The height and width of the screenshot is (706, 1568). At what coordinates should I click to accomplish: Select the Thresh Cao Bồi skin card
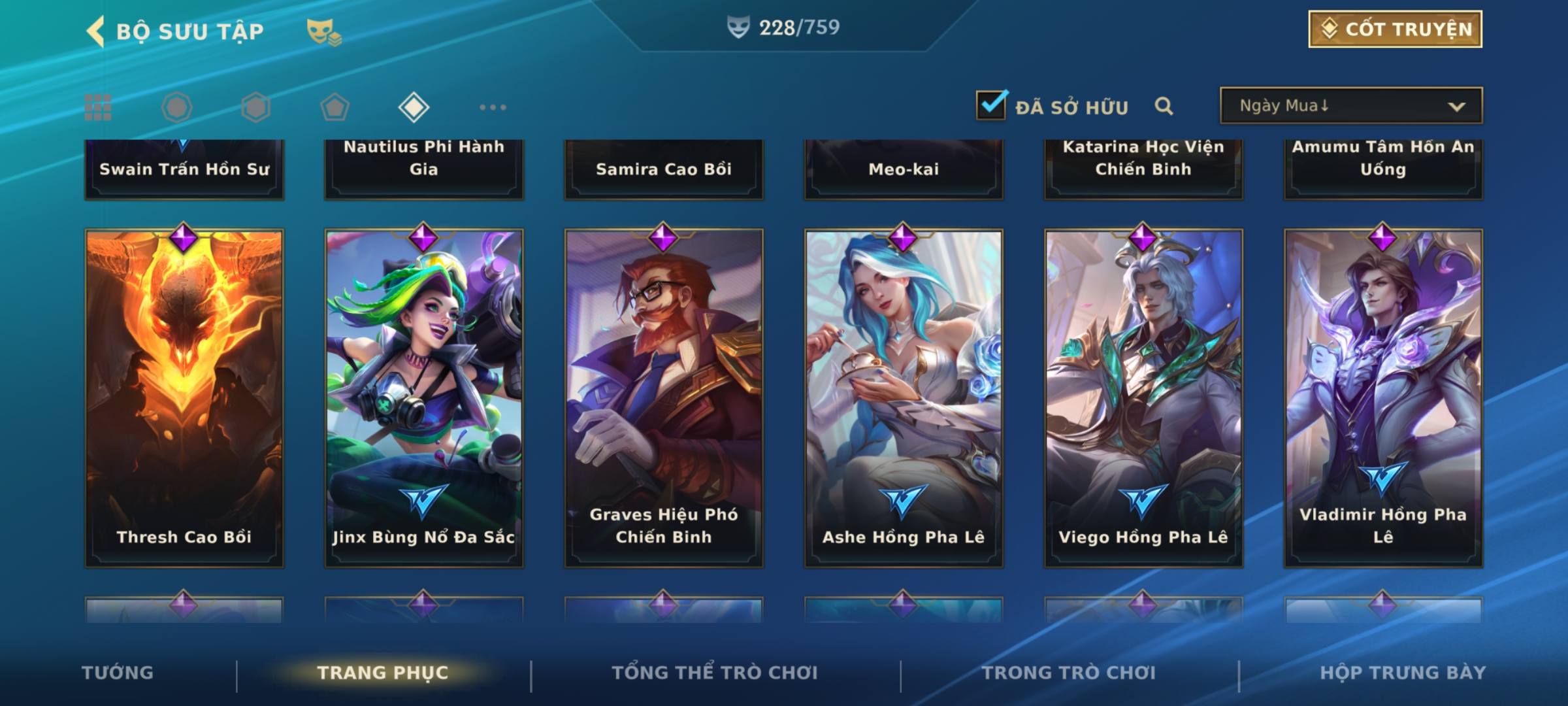(184, 397)
